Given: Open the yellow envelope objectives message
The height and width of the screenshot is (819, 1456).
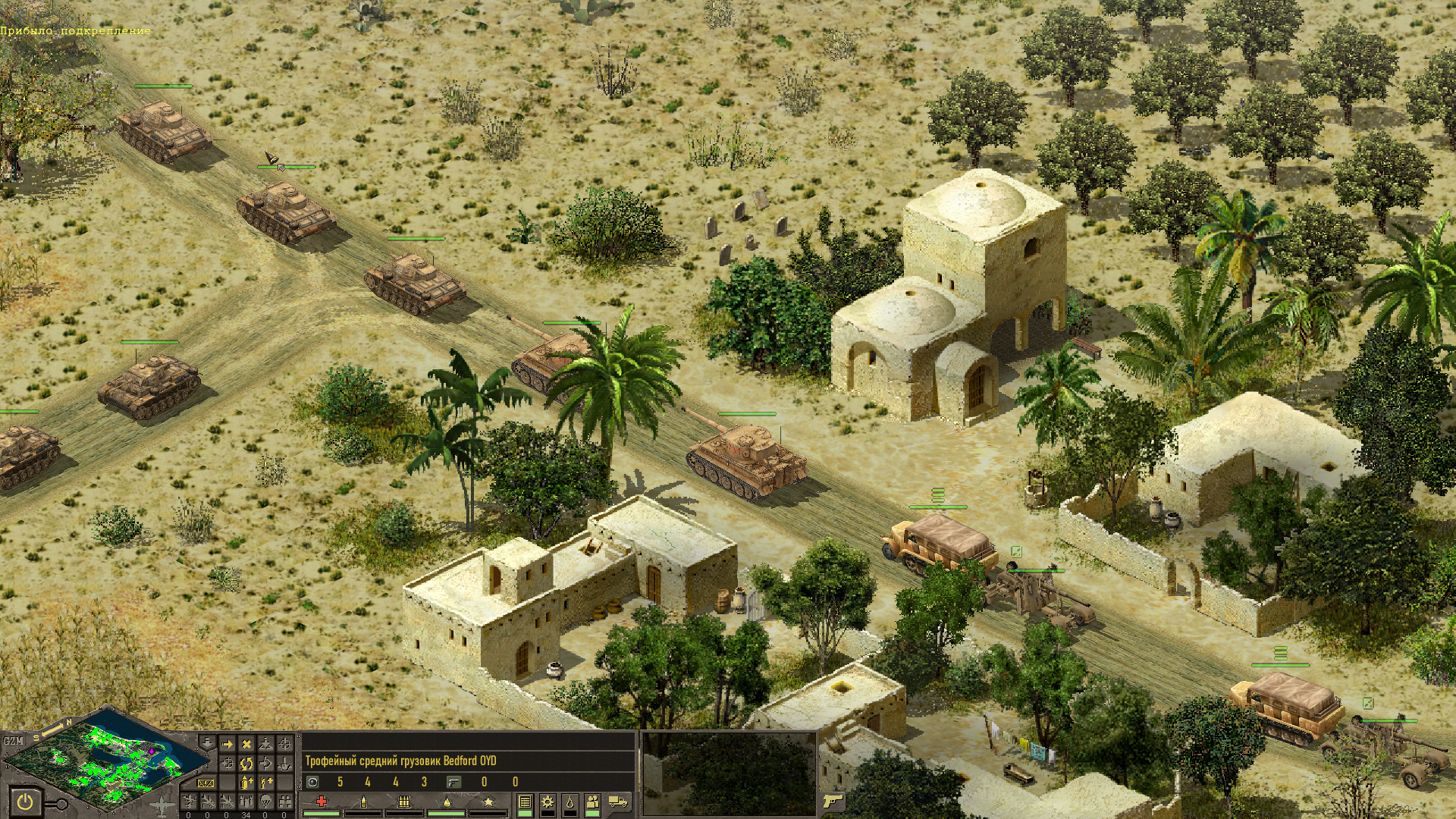Looking at the screenshot, I should click(x=206, y=783).
